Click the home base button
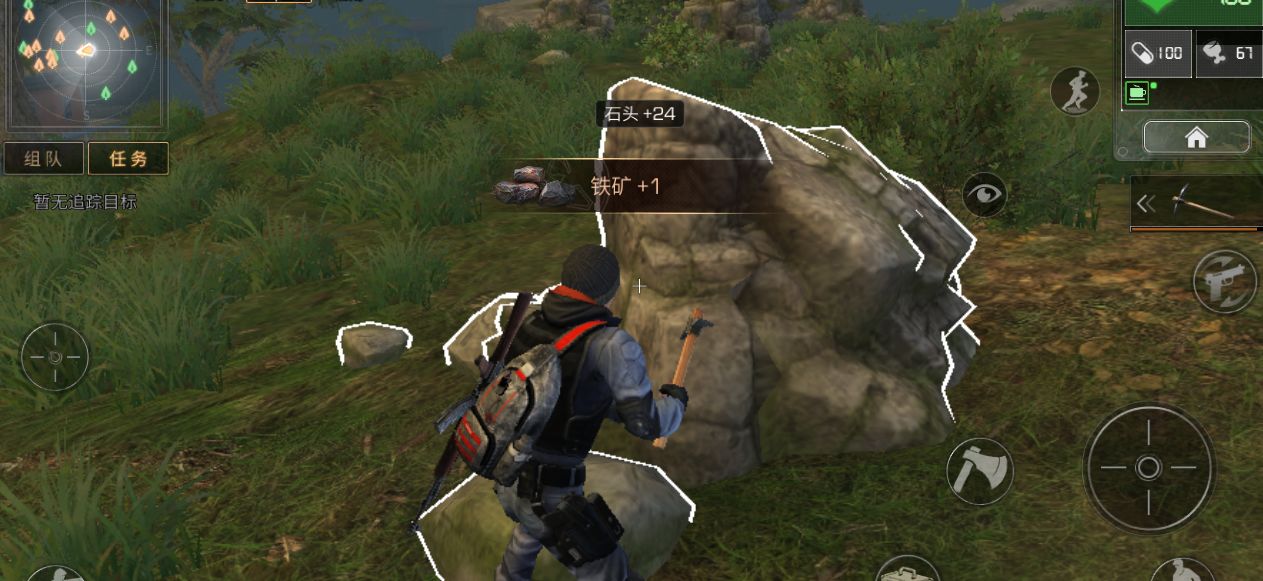This screenshot has height=581, width=1263. (x=1196, y=138)
